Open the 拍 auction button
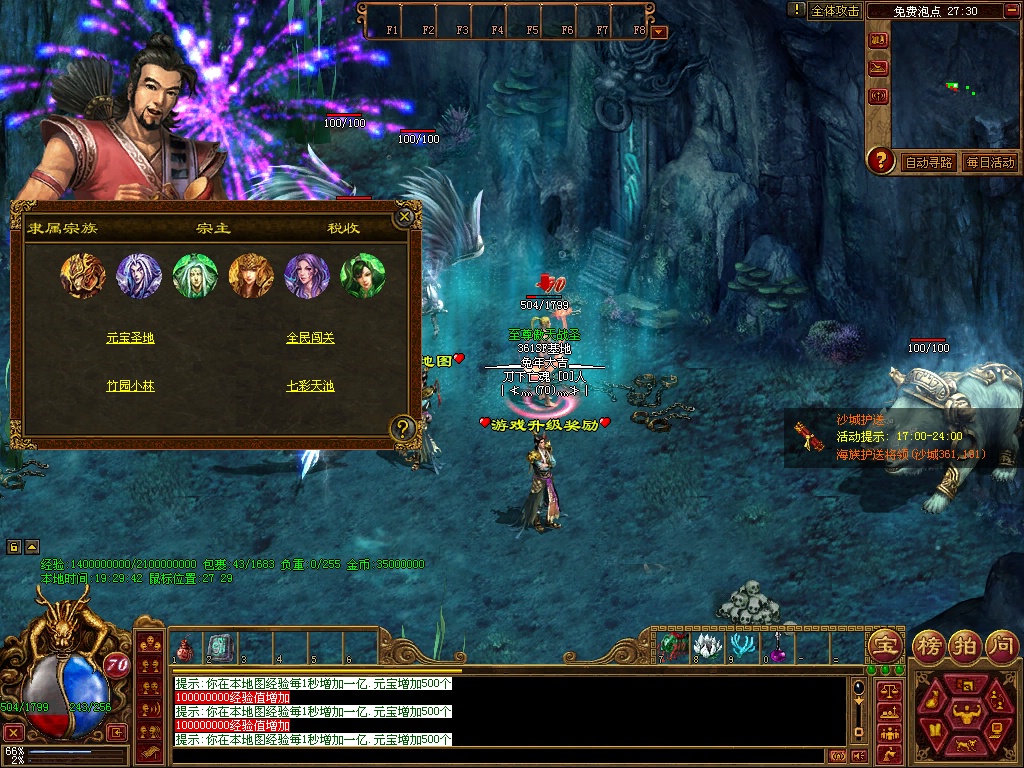This screenshot has height=768, width=1024. point(965,644)
